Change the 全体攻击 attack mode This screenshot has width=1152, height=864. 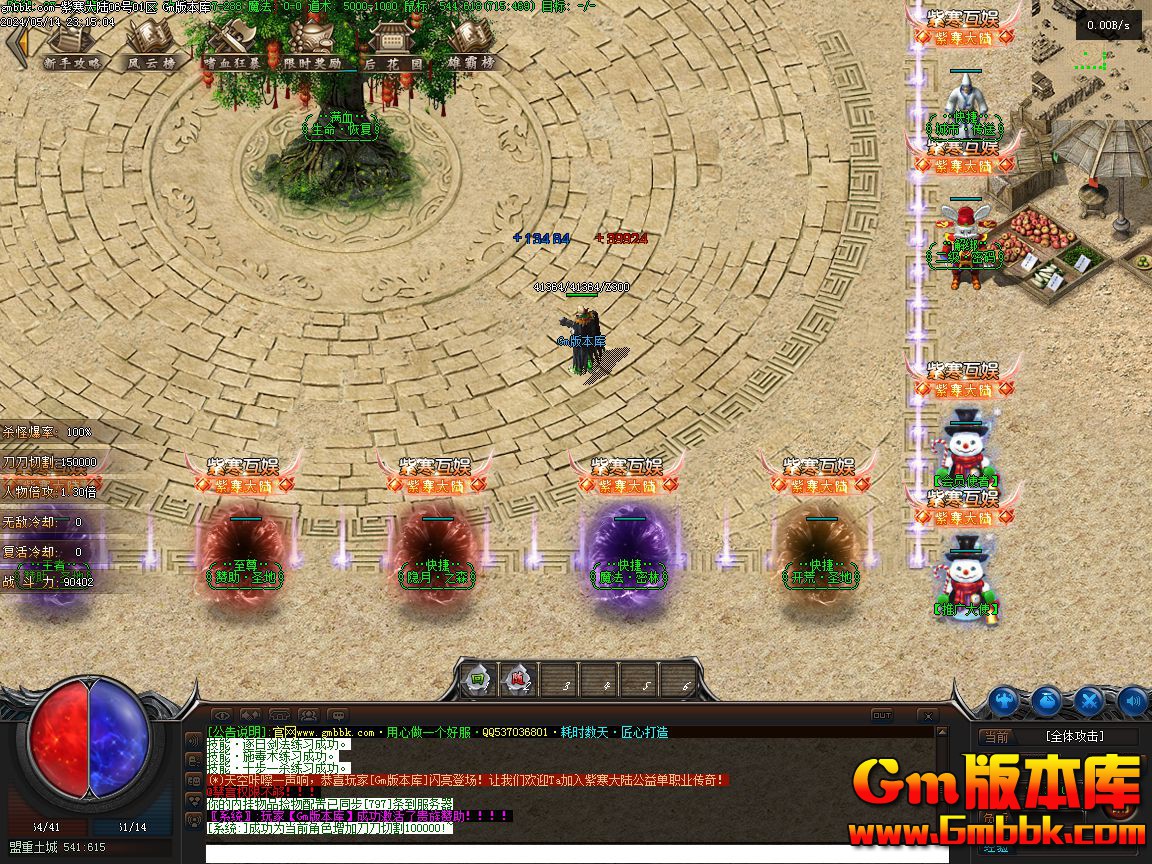click(x=1074, y=737)
